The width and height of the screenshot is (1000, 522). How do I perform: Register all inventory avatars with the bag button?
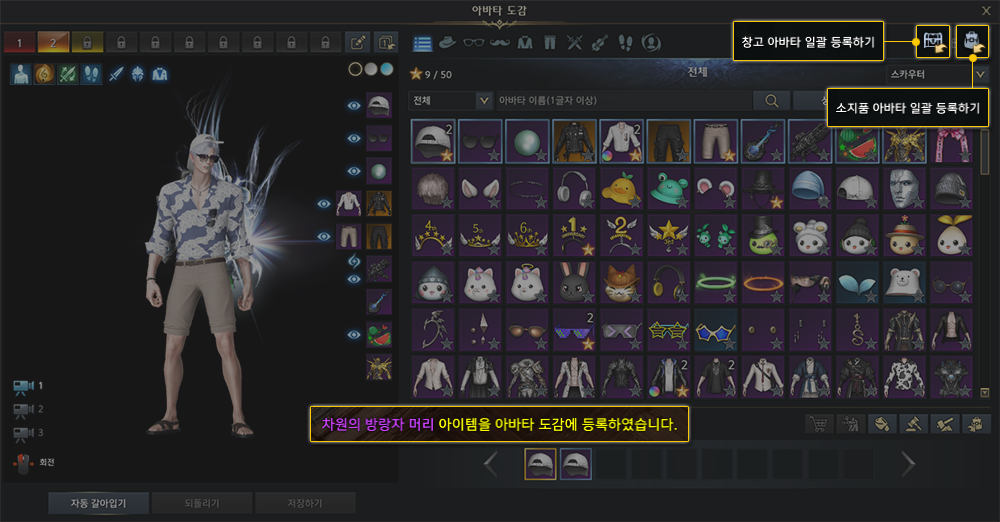pos(972,41)
